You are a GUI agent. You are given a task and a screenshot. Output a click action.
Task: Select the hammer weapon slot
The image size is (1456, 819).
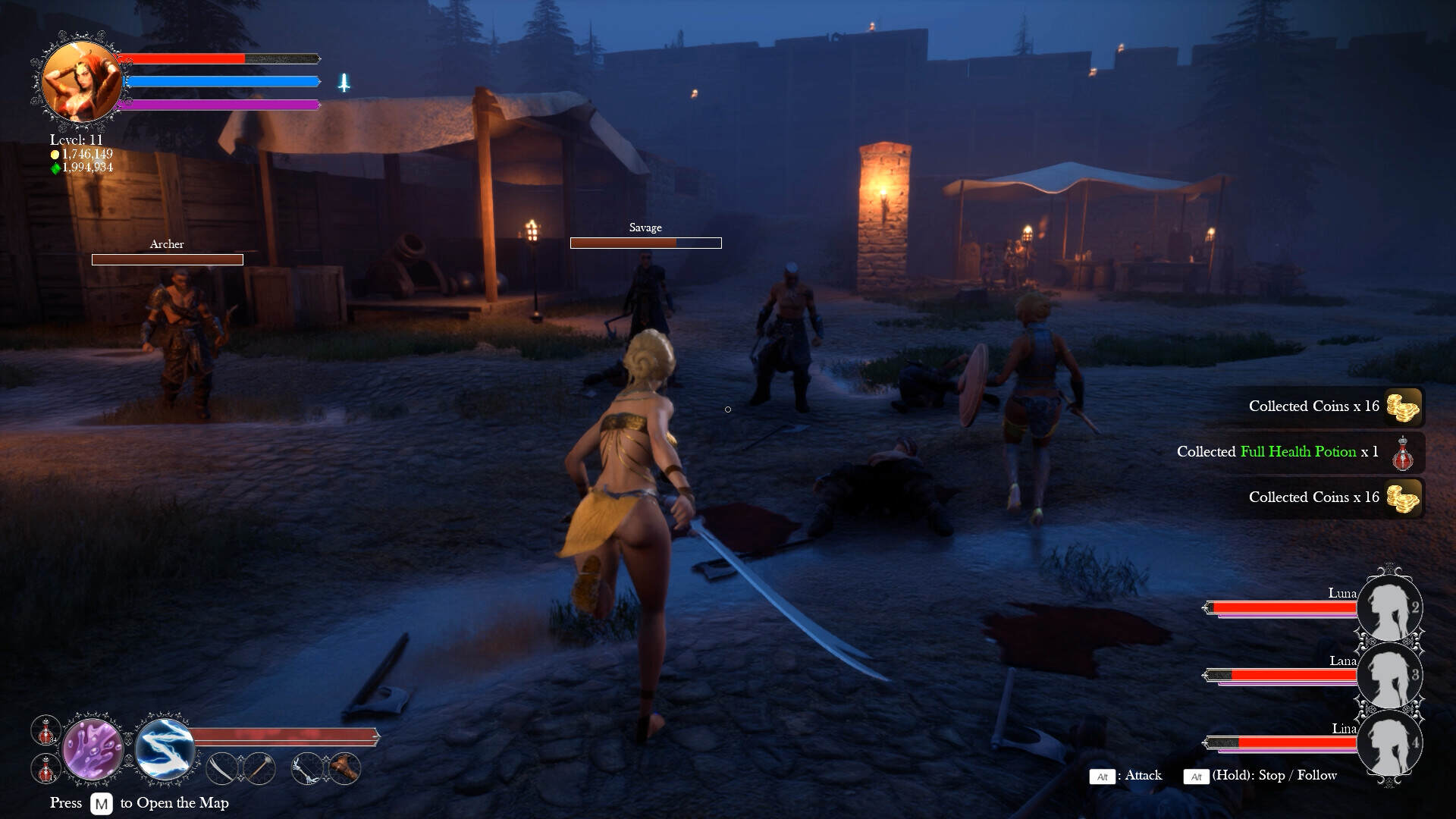pos(259,769)
